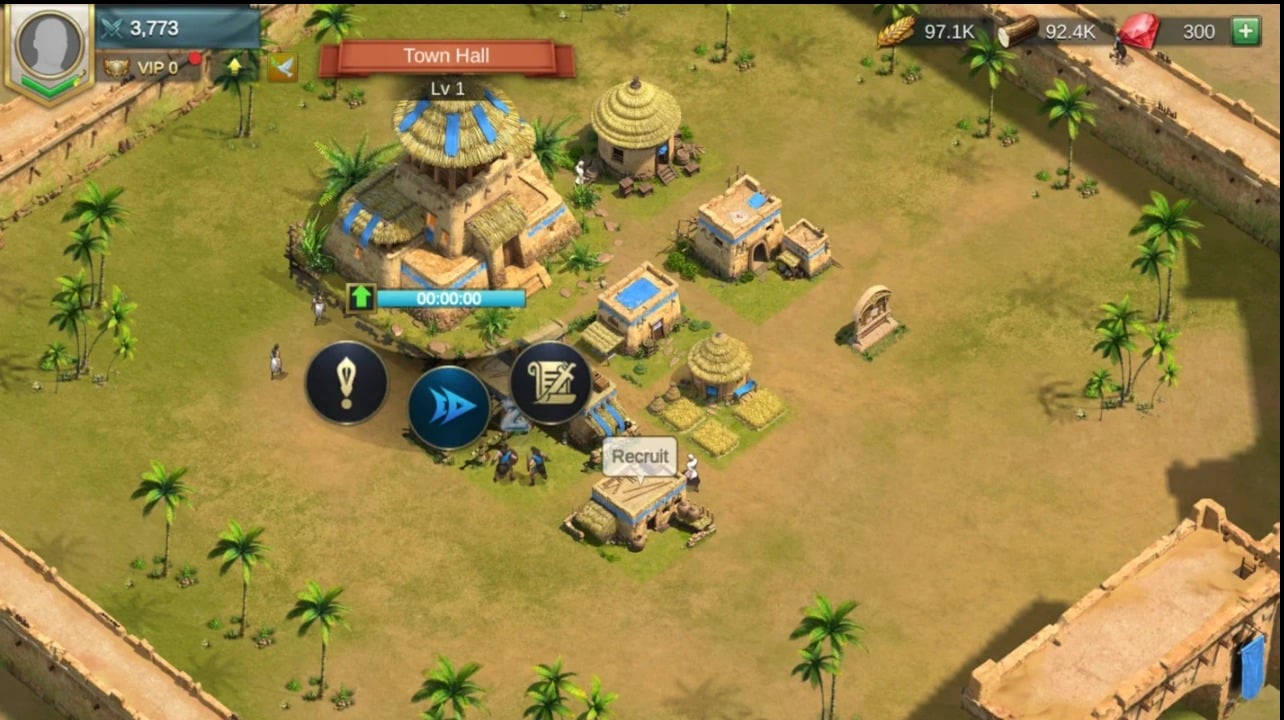
Task: Show Town Hall info with exclamation button
Action: tap(346, 383)
